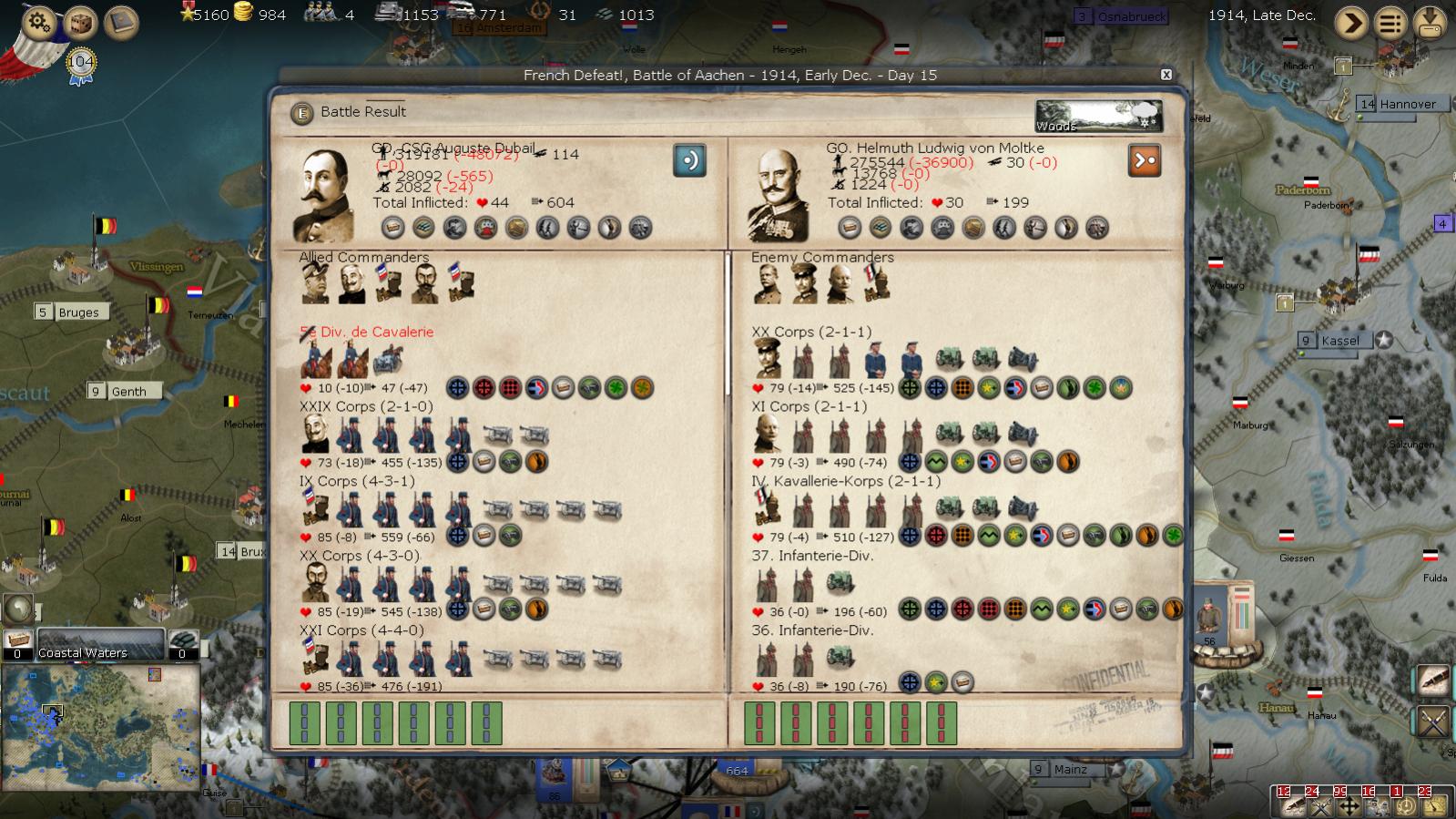Click the dice icon button

click(80, 23)
